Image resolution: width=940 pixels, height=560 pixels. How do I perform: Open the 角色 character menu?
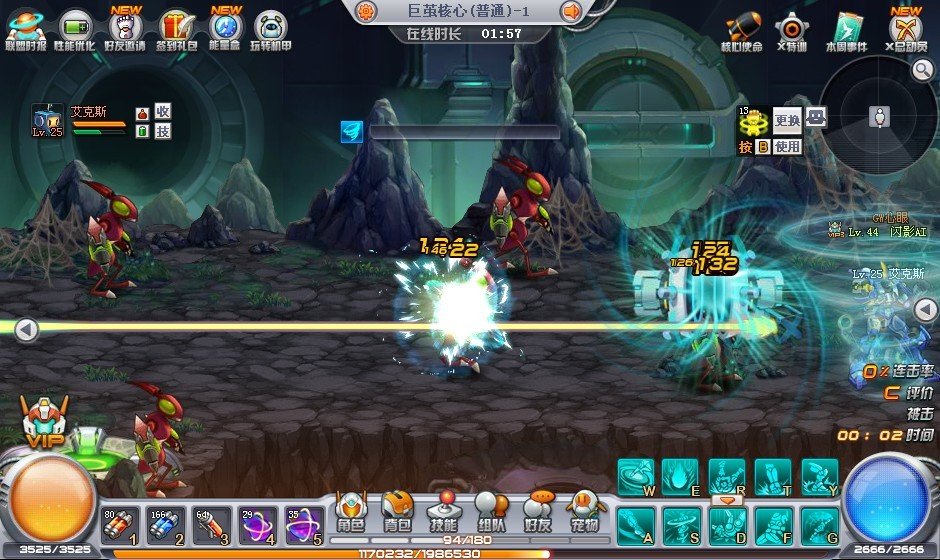351,512
